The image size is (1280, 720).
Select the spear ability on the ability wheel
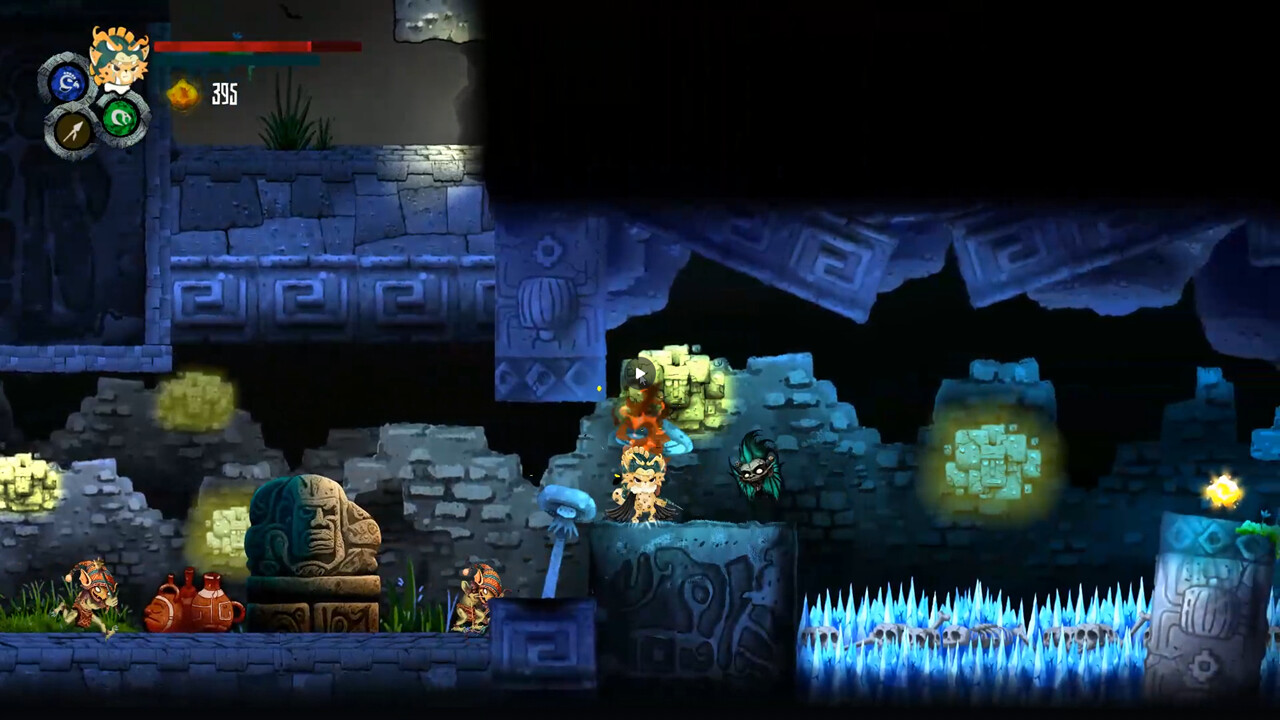(x=75, y=130)
